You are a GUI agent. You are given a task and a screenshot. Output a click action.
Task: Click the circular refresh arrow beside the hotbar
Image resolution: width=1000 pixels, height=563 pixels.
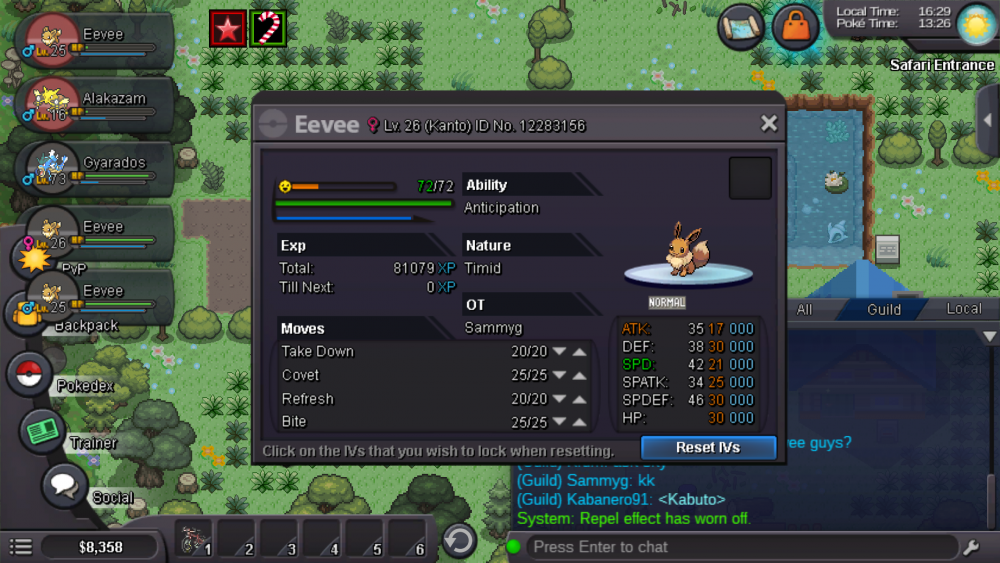[x=459, y=541]
